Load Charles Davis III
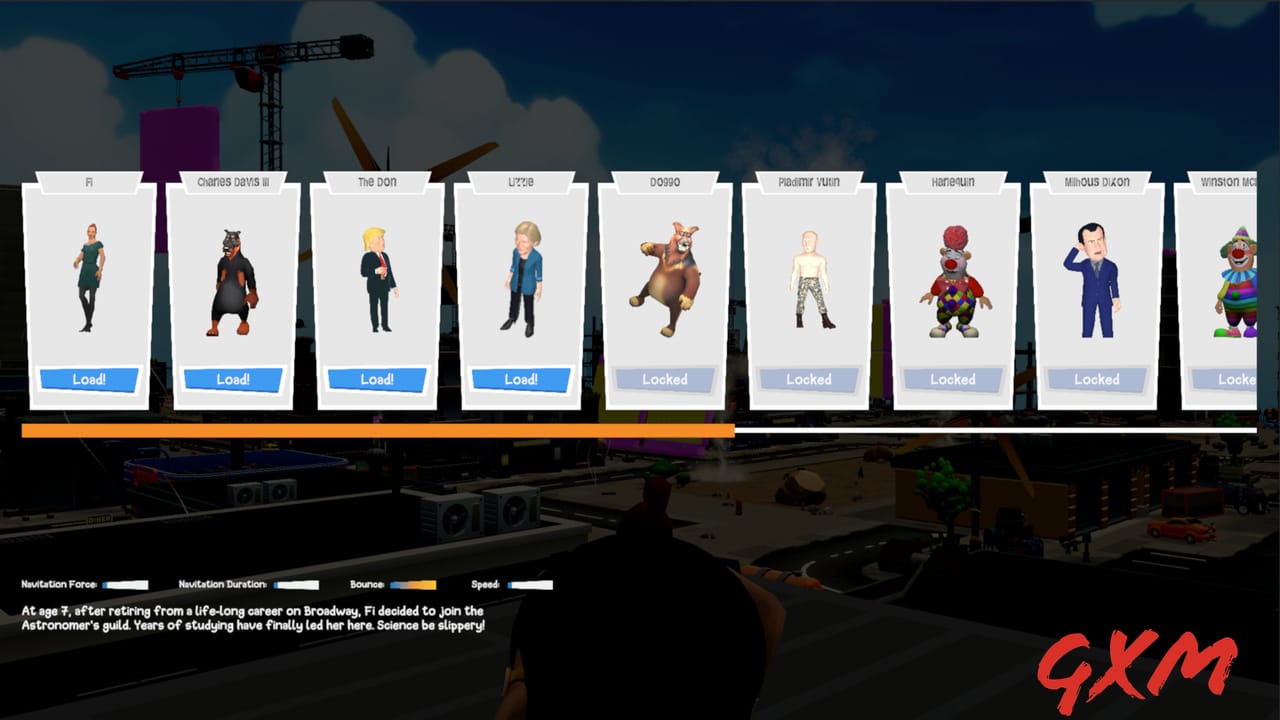Viewport: 1280px width, 720px height. (233, 379)
